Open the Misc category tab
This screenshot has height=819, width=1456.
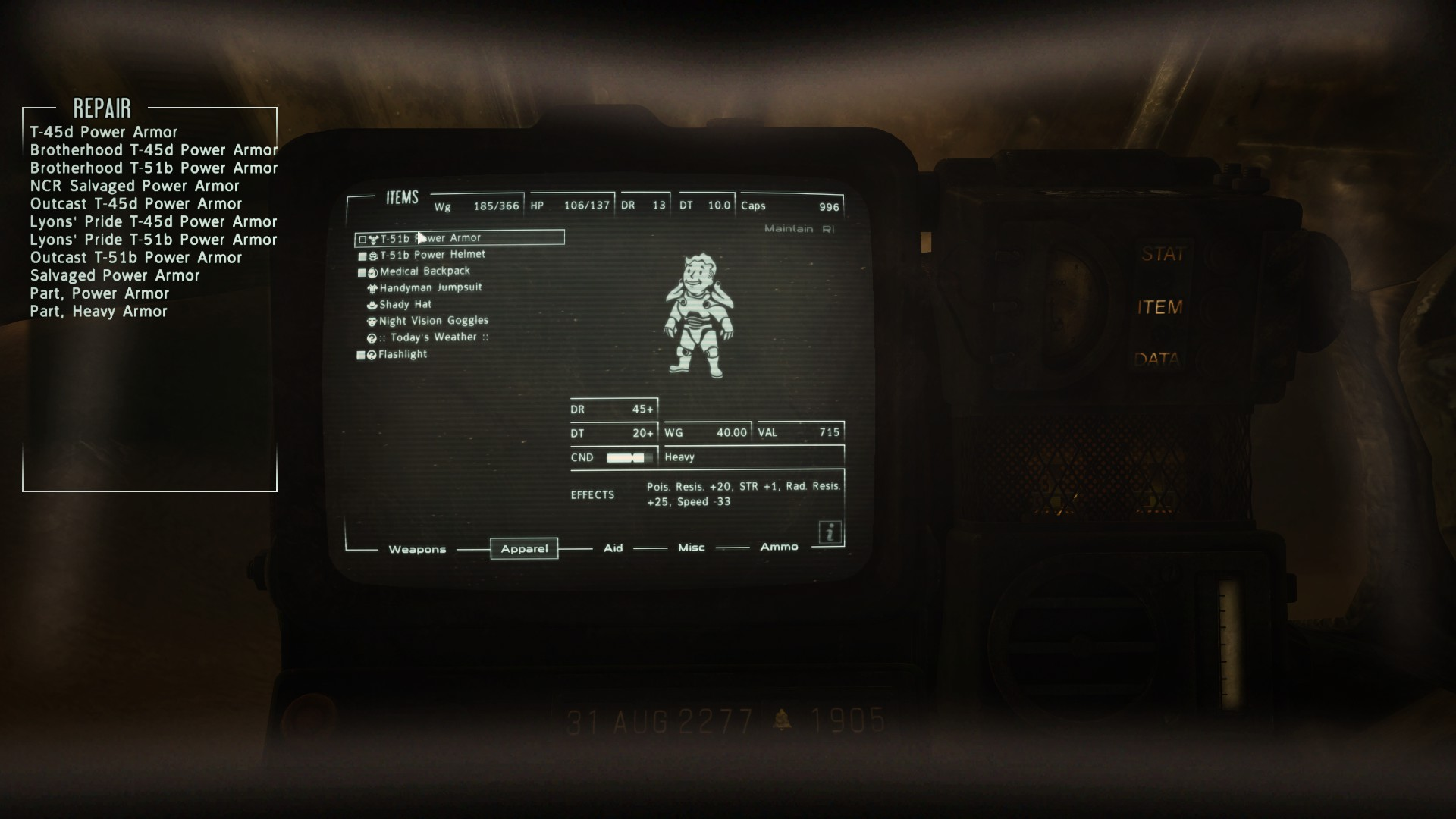click(690, 547)
